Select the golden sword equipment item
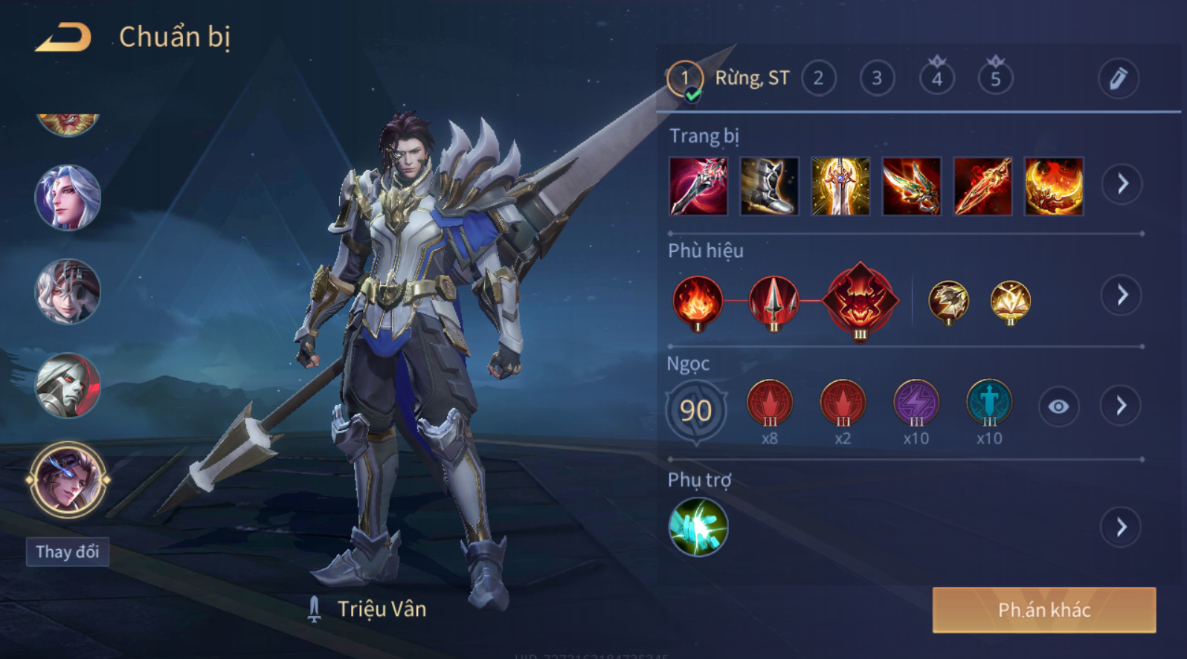The width and height of the screenshot is (1187, 659). click(x=840, y=186)
